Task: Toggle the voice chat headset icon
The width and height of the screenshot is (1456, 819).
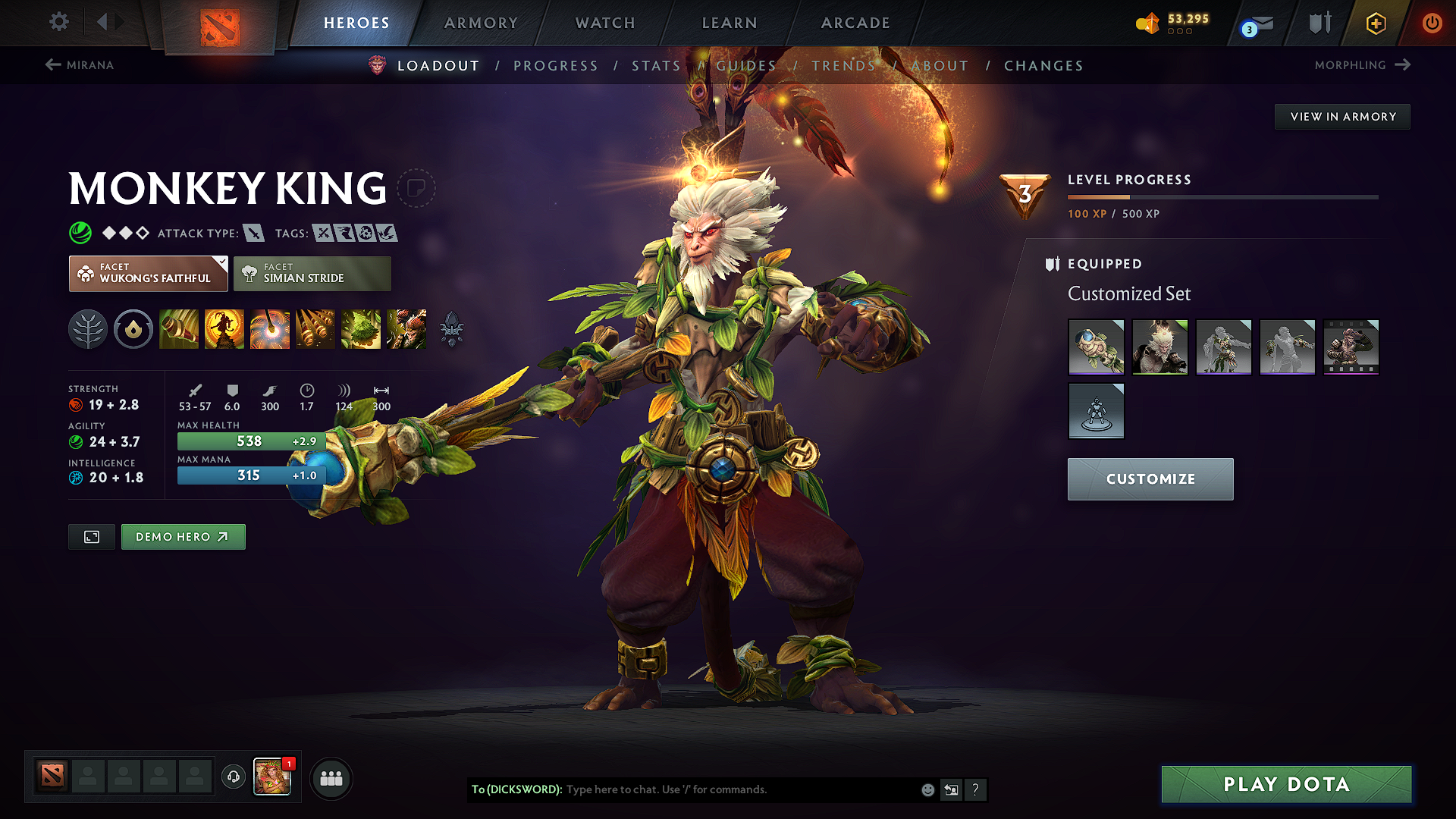Action: click(233, 778)
